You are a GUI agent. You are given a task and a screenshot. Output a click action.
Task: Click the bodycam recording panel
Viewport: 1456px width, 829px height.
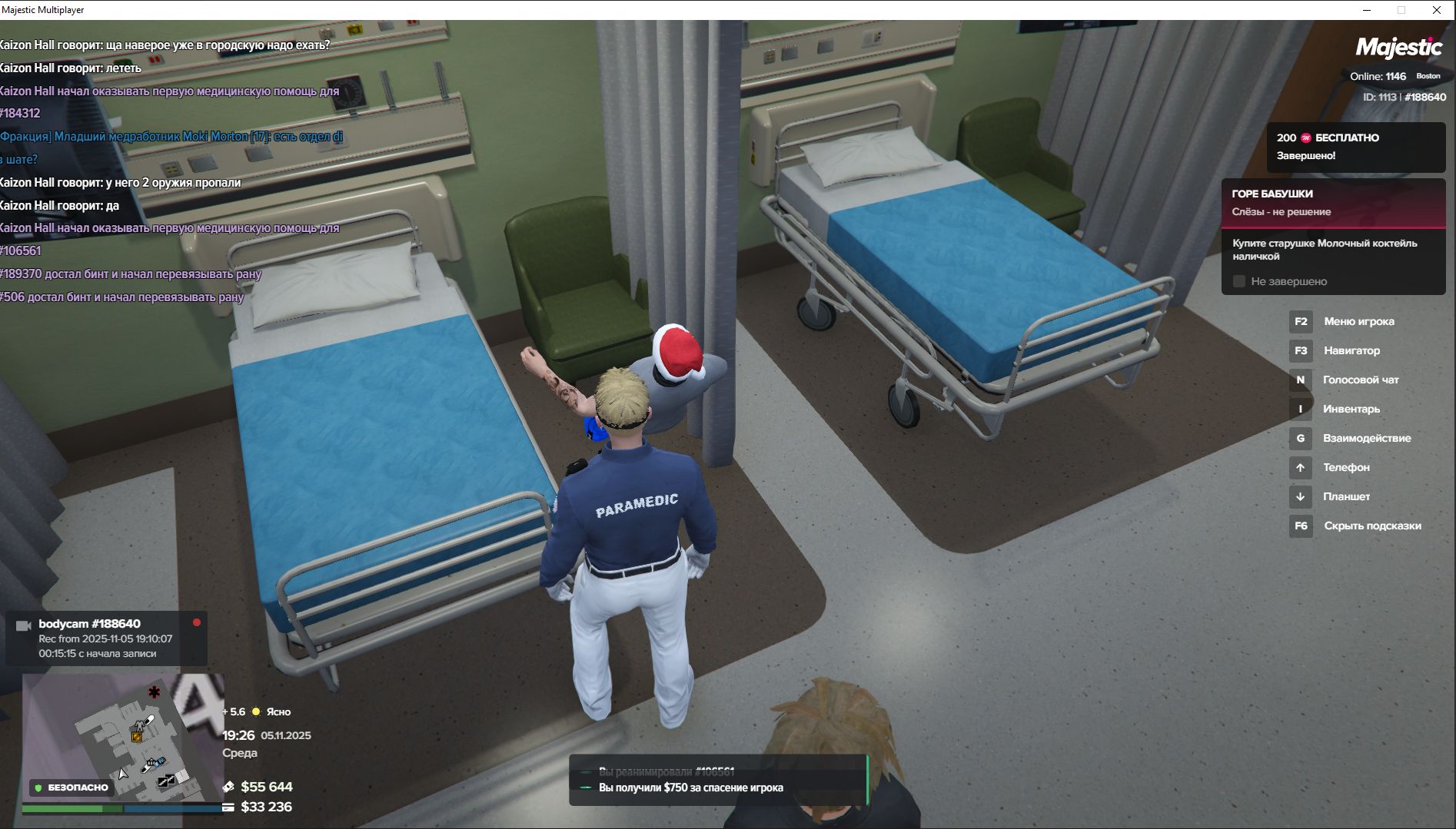pos(106,638)
